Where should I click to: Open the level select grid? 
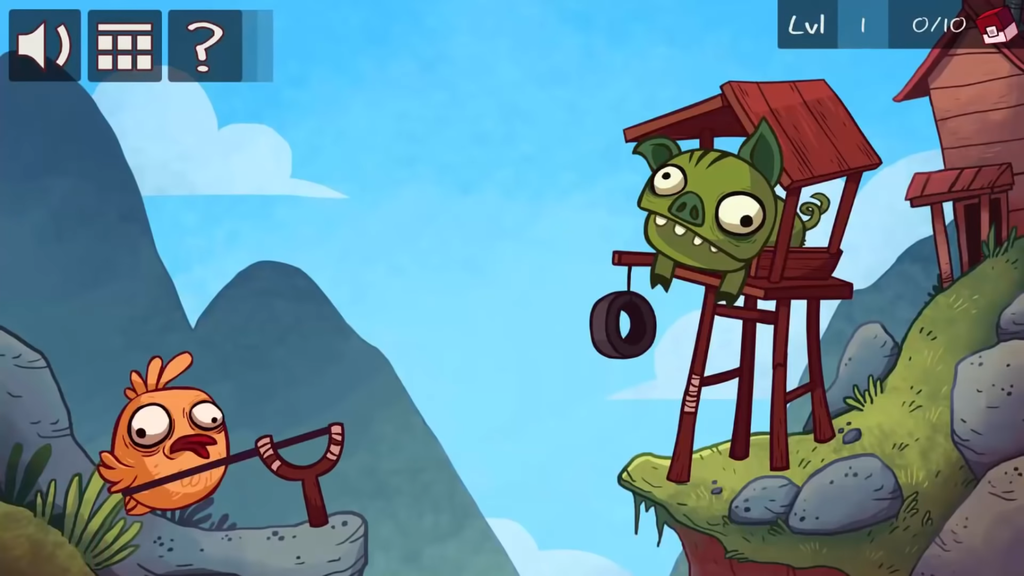(x=125, y=46)
